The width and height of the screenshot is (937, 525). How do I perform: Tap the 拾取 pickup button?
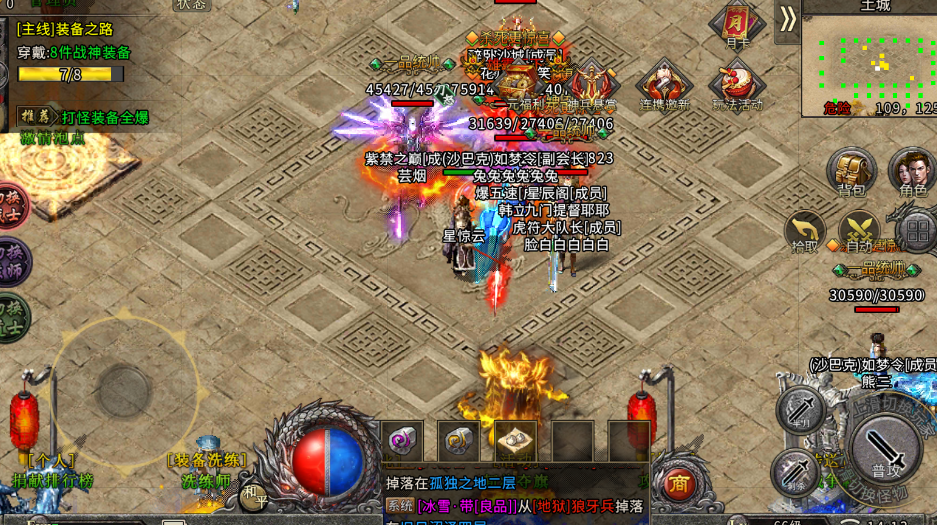pyautogui.click(x=805, y=231)
